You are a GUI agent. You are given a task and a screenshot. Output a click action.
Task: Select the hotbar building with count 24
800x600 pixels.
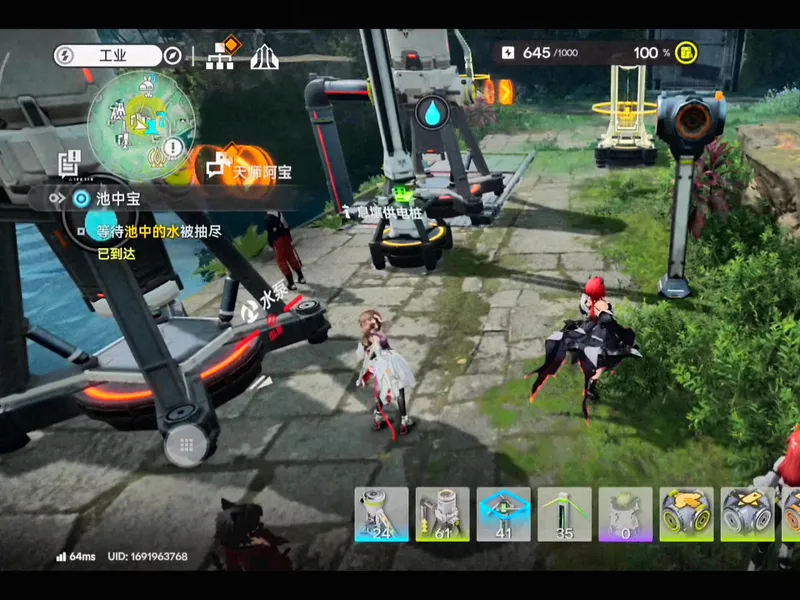(381, 514)
